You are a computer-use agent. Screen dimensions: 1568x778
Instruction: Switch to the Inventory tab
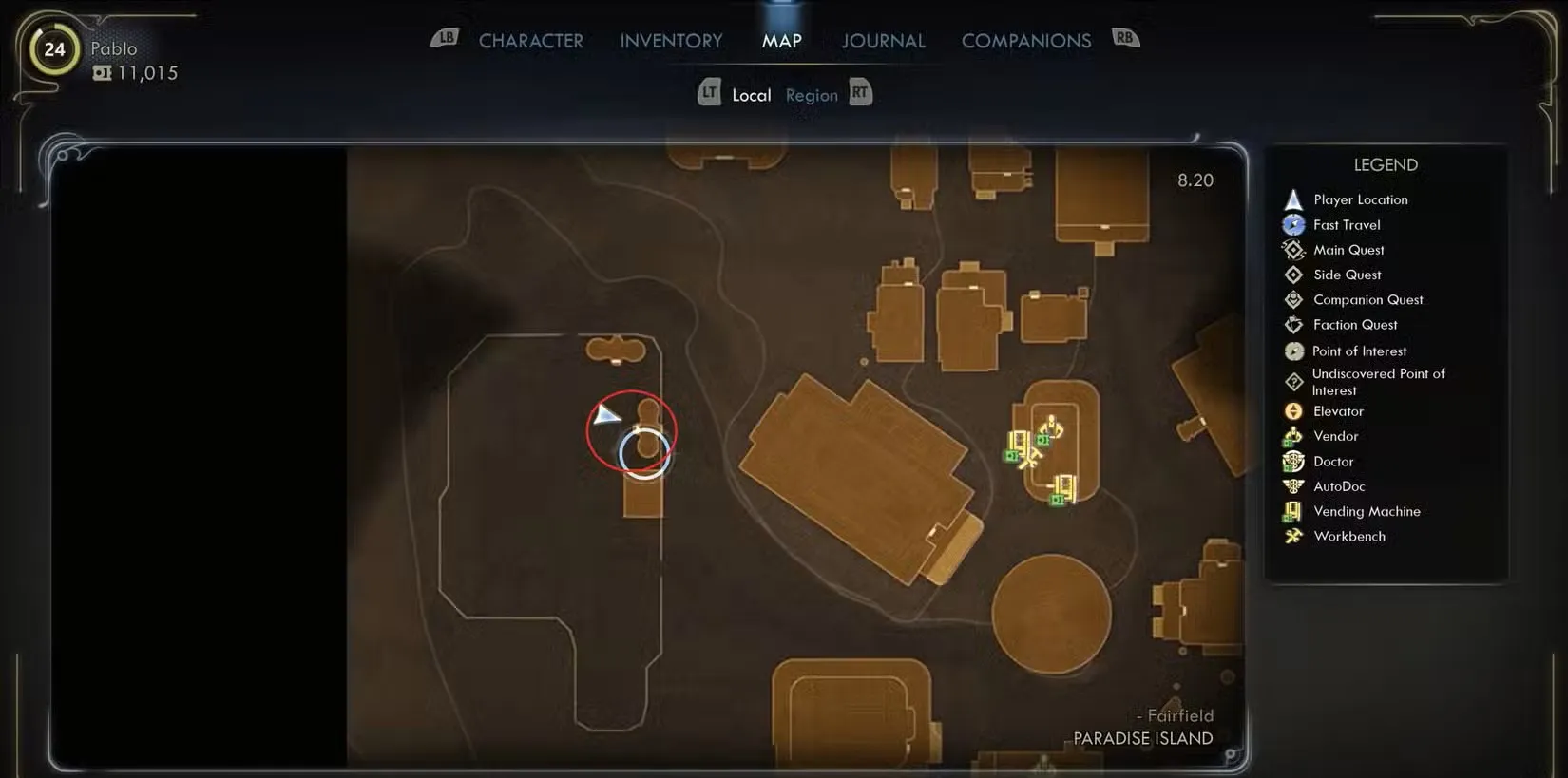pos(671,41)
